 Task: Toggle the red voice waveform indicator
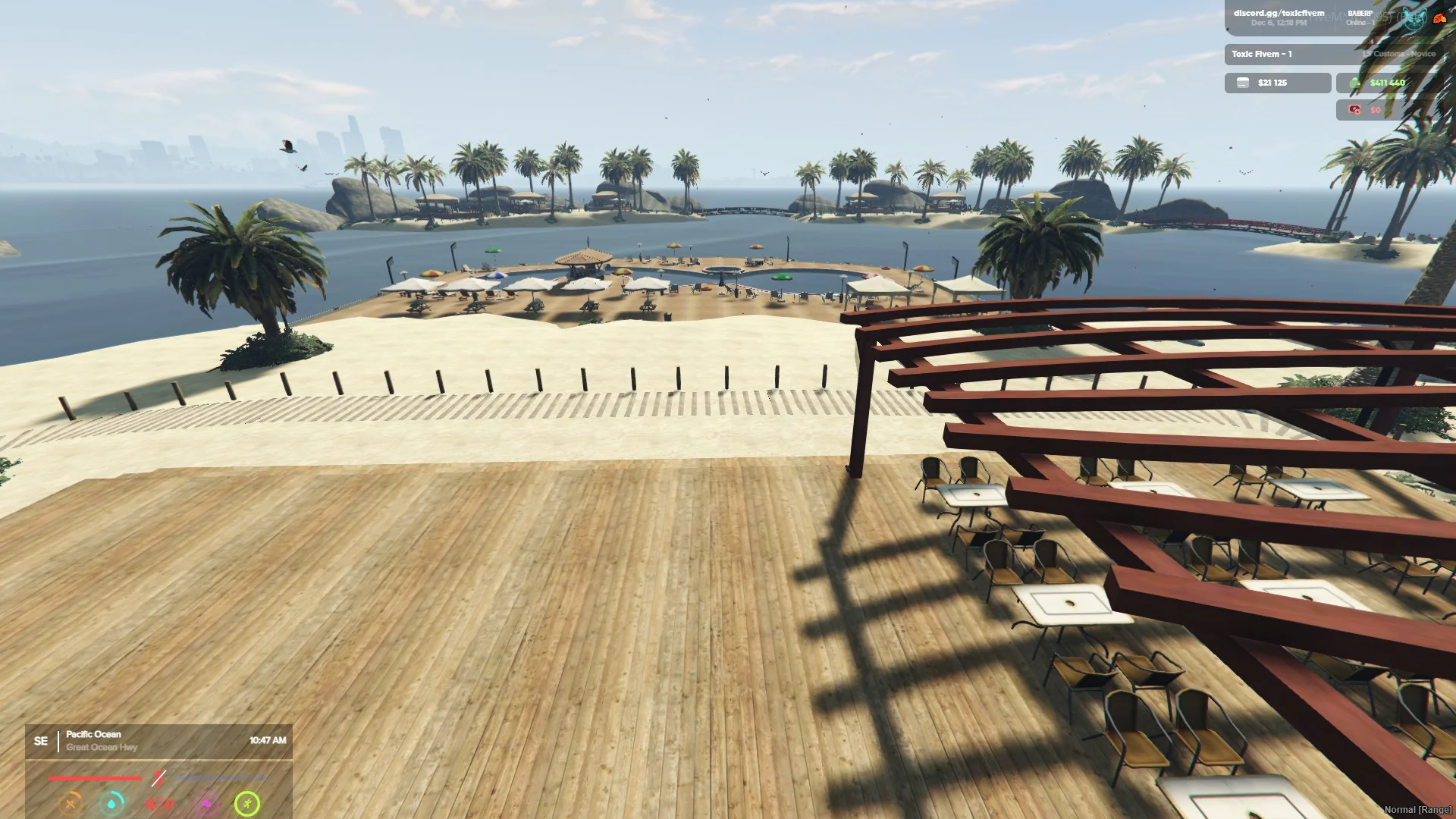click(x=159, y=803)
